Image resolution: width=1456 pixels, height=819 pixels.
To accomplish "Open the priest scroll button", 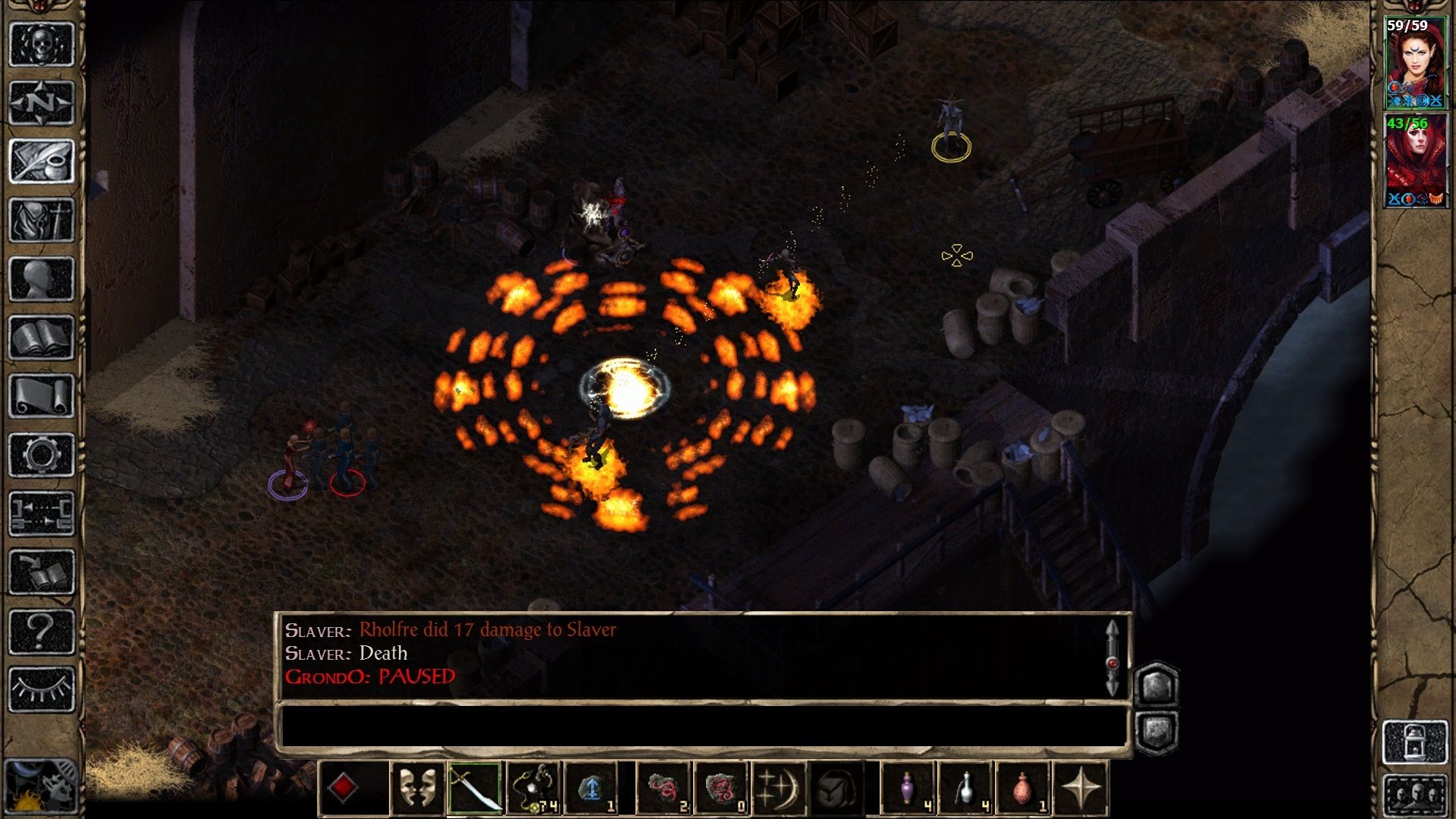I will [x=42, y=396].
